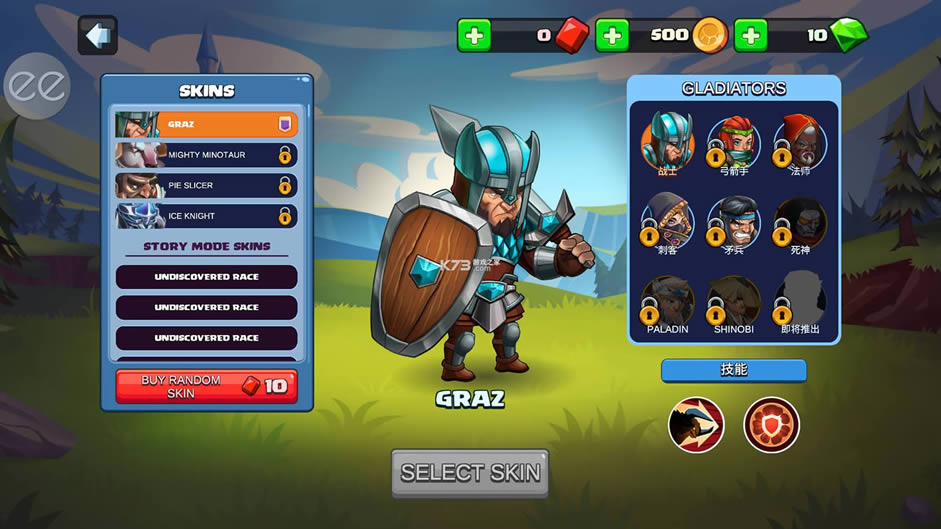The width and height of the screenshot is (941, 529).
Task: Add more green gems with plus button
Action: [x=750, y=35]
